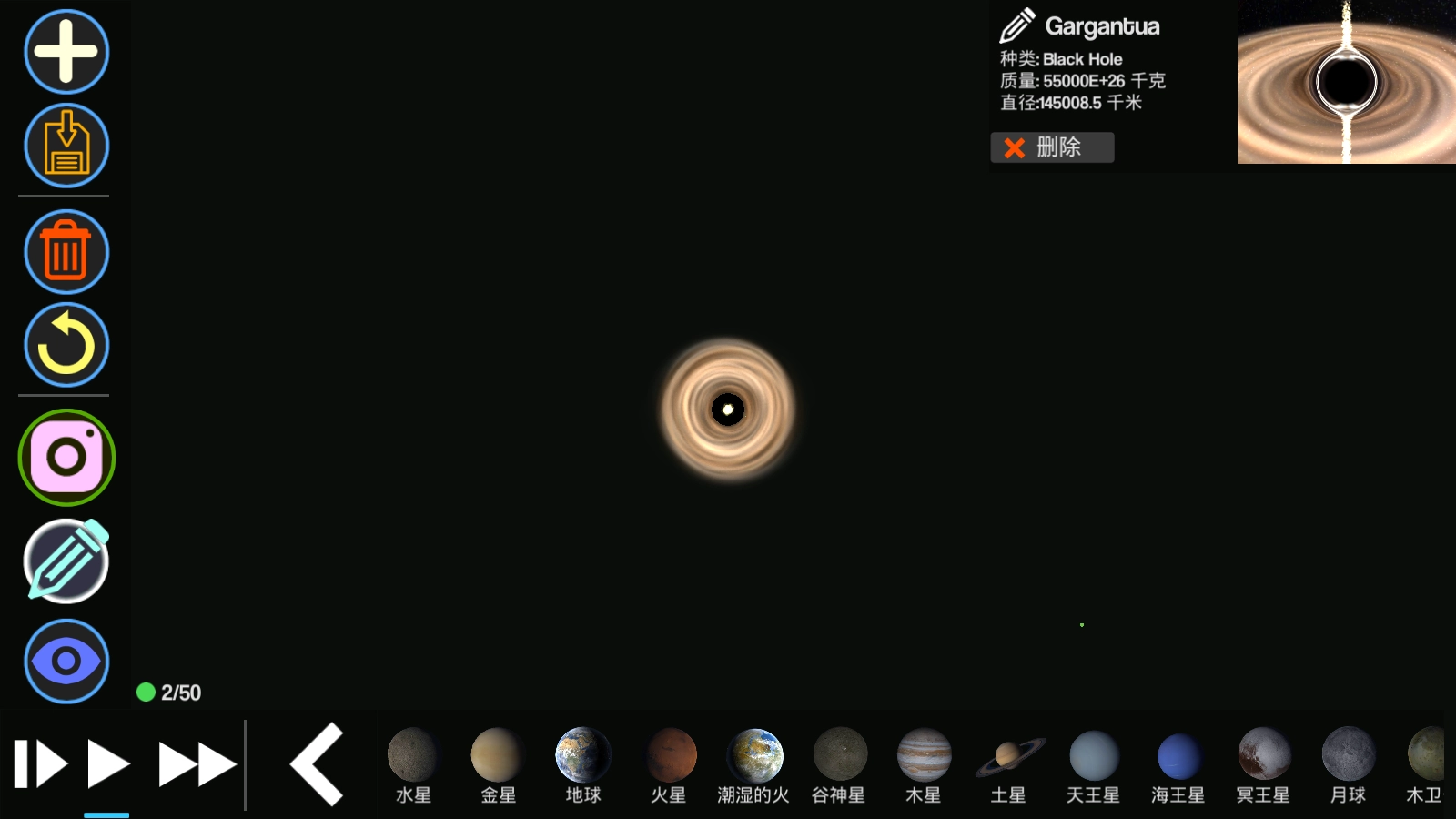Delete objects using the trash icon
Viewport: 1456px width, 819px height.
click(x=65, y=252)
